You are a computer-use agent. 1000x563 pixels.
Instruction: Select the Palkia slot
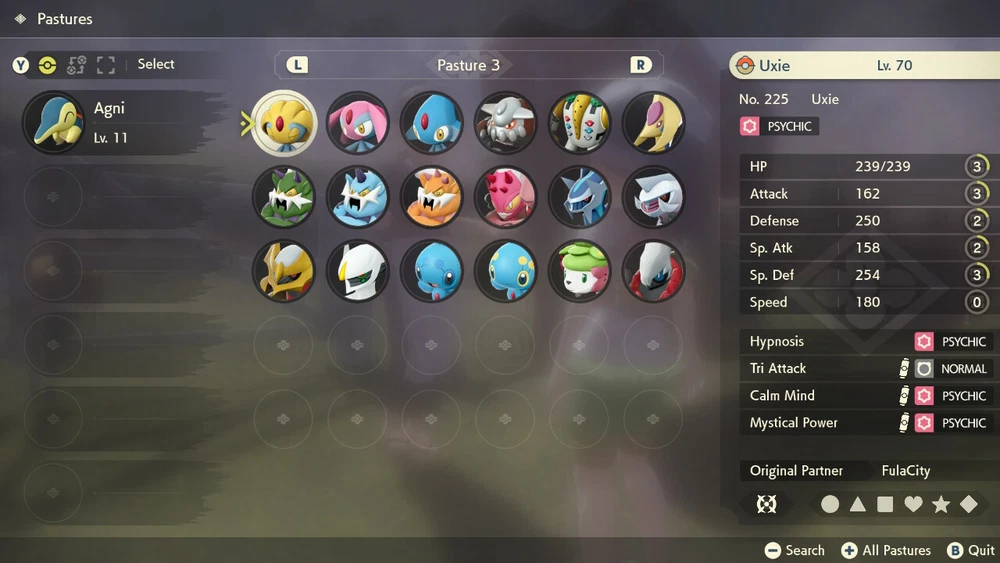[x=654, y=197]
